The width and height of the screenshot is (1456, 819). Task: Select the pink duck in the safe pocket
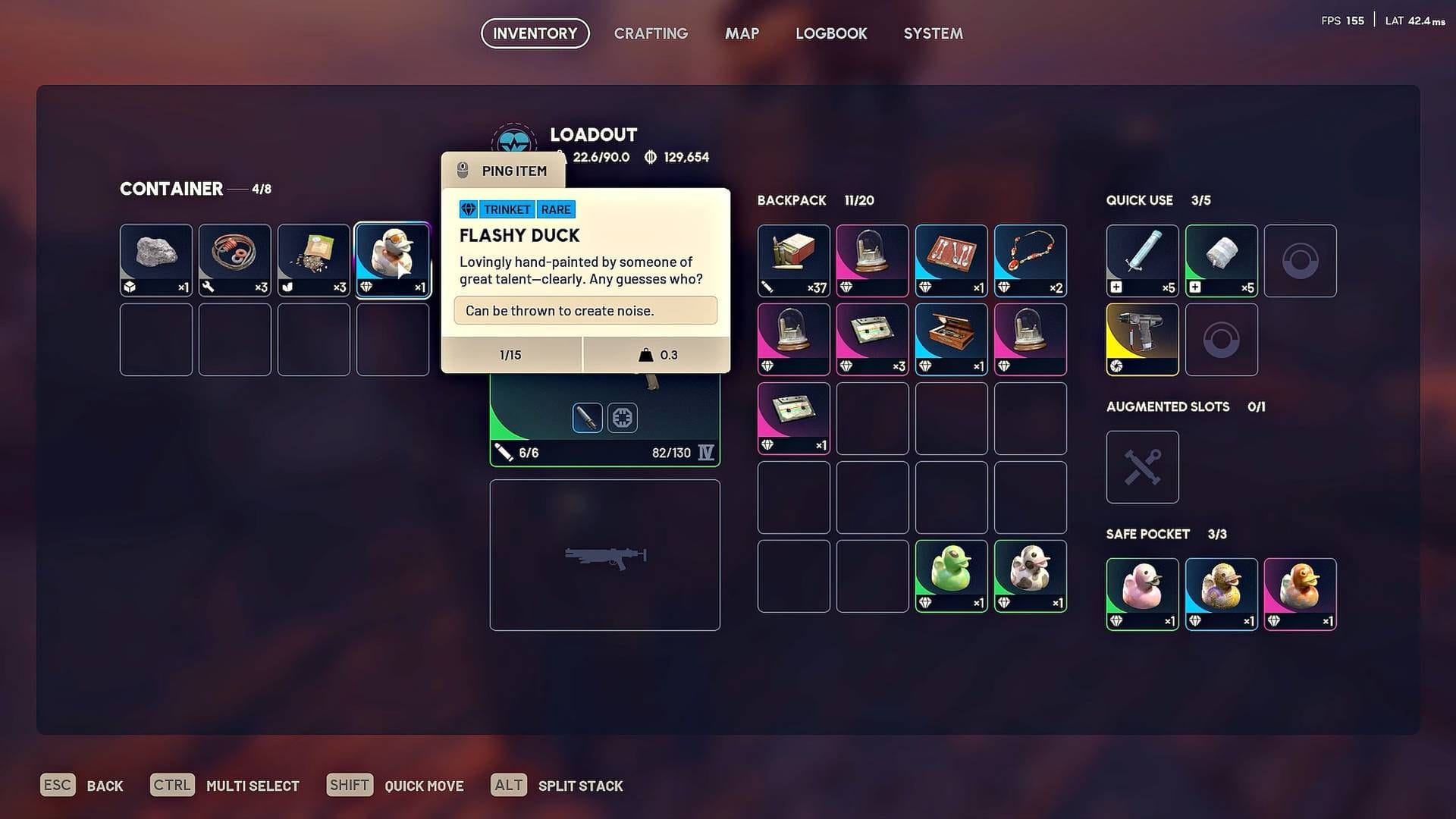(x=1143, y=593)
